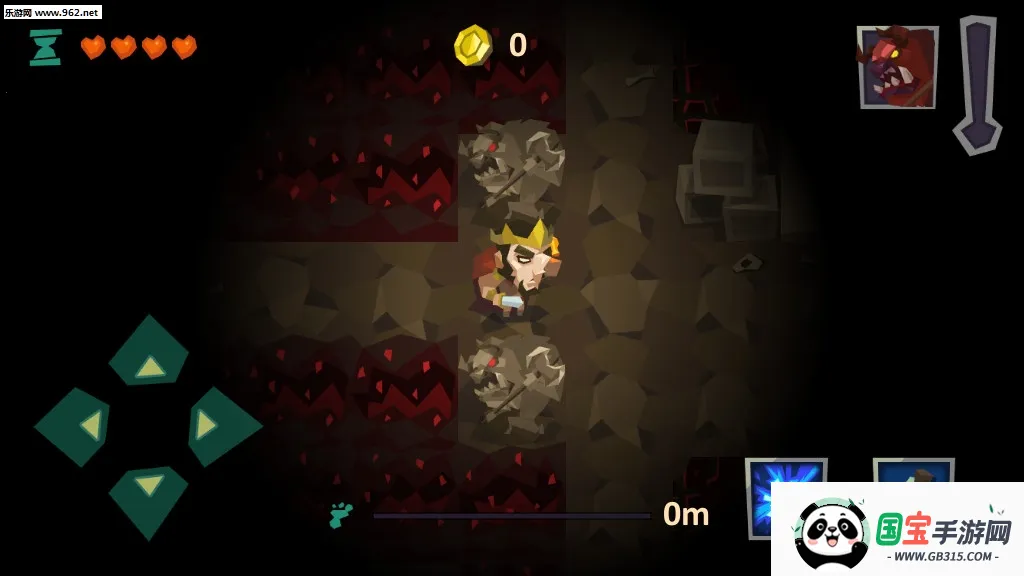Select the red monster portrait
1024x576 pixels.
point(897,67)
